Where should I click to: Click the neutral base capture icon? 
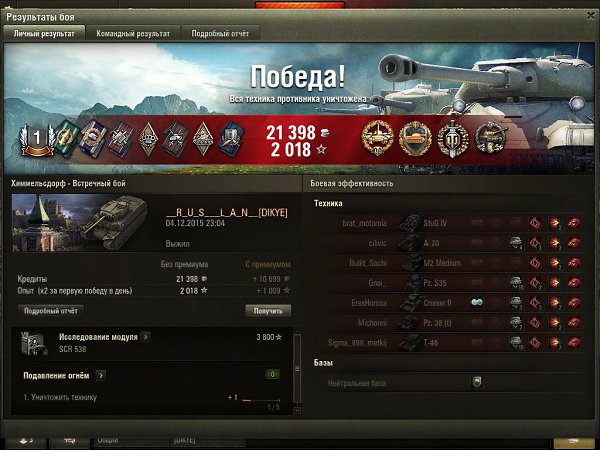tap(477, 382)
